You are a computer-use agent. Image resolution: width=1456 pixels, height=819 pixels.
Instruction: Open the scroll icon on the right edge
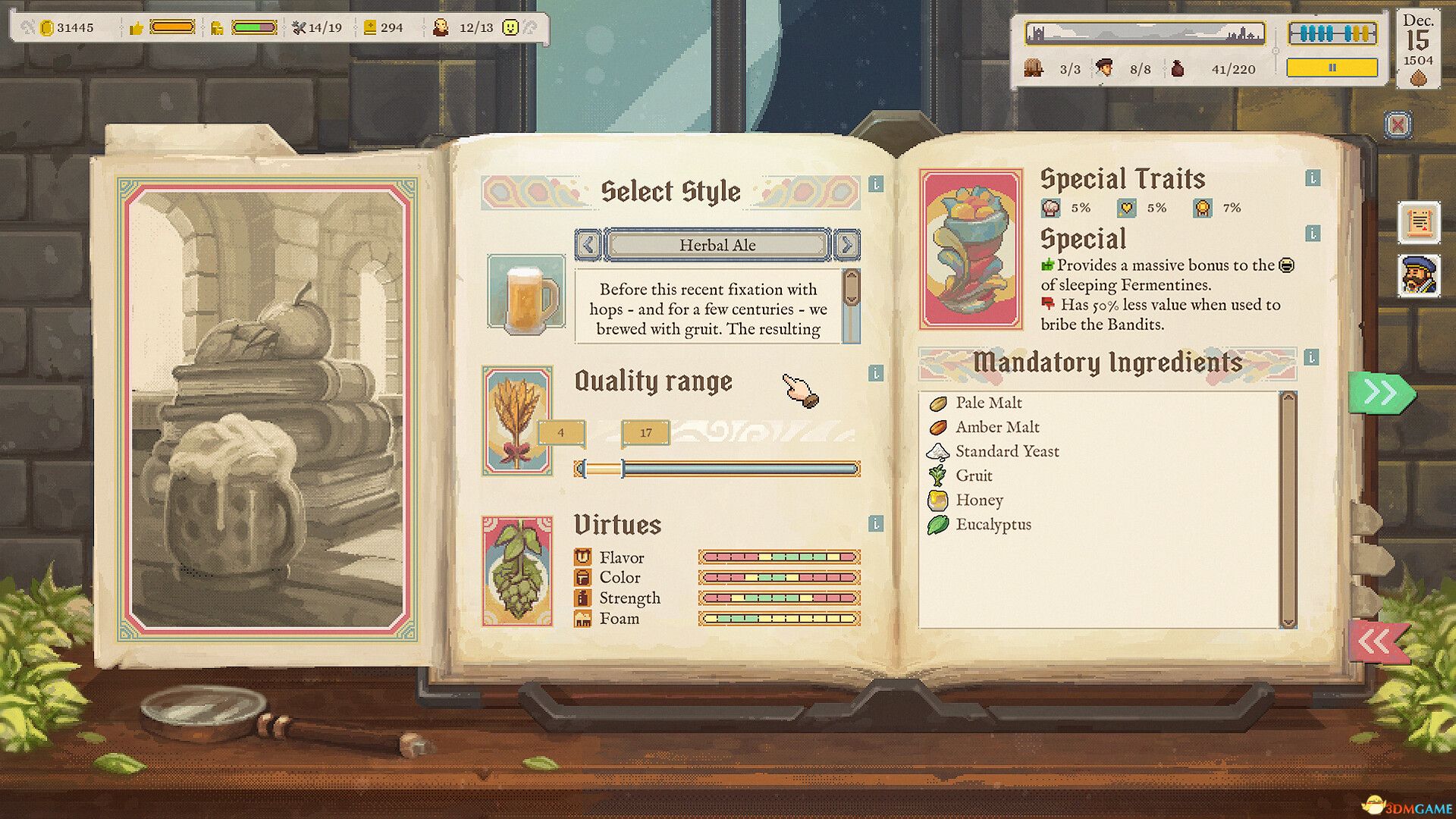(x=1419, y=222)
